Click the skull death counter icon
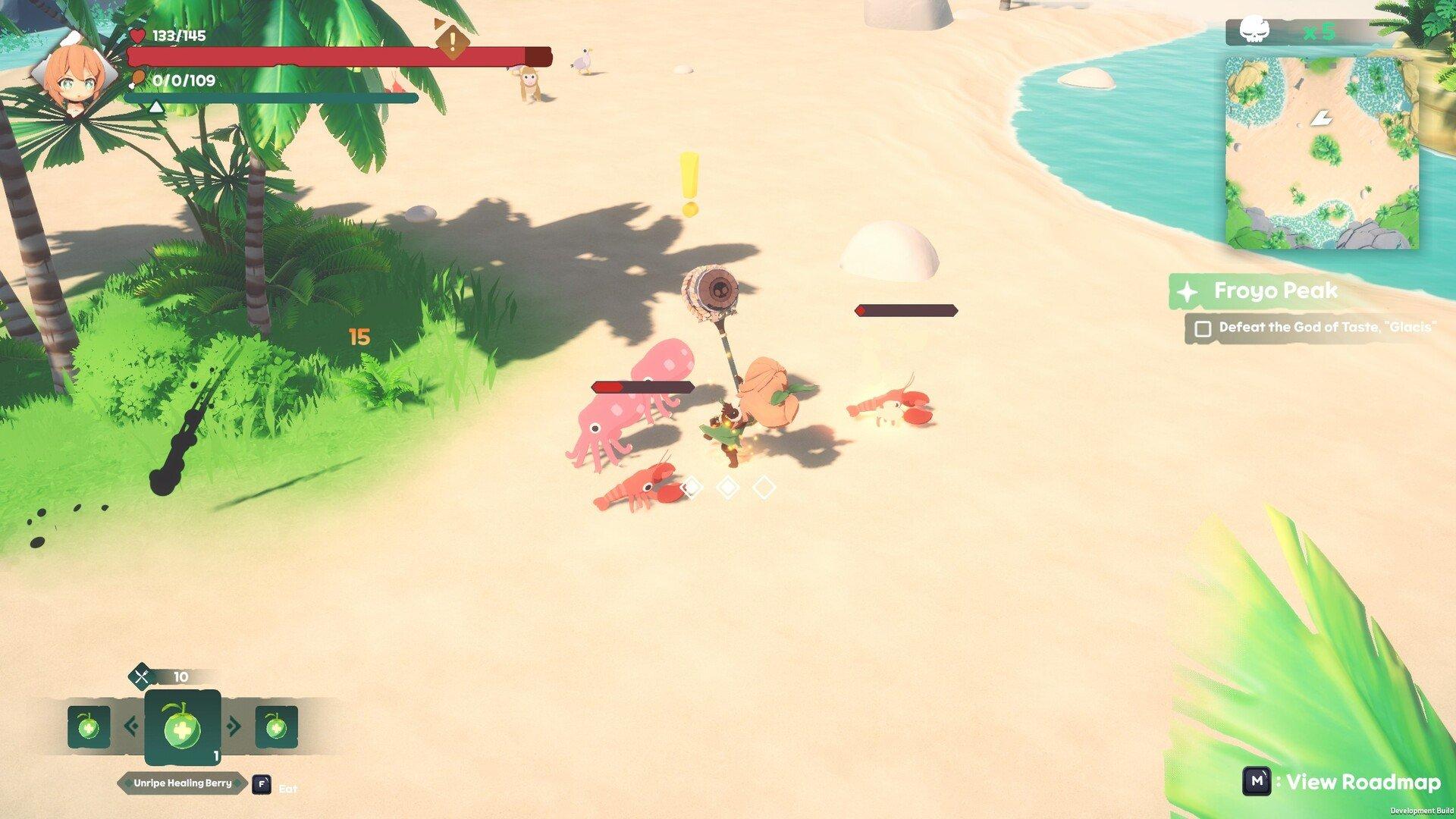 pos(1254,32)
